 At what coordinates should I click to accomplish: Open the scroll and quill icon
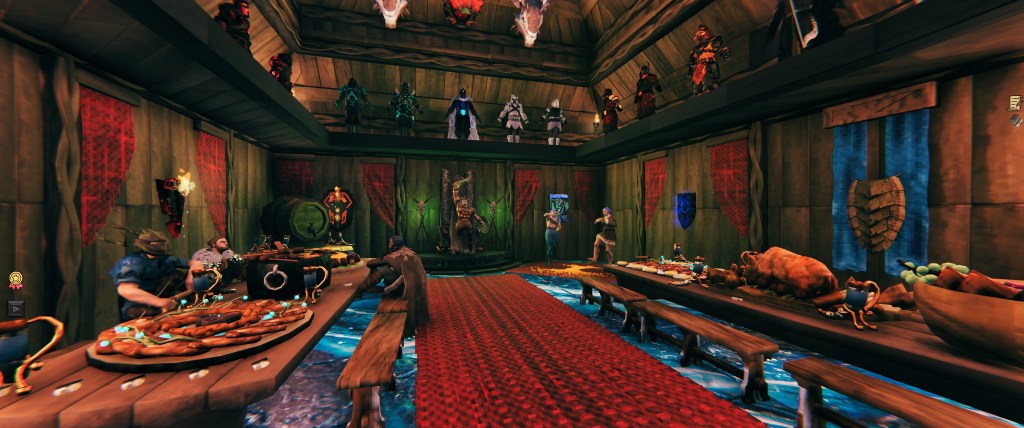[x=1015, y=102]
